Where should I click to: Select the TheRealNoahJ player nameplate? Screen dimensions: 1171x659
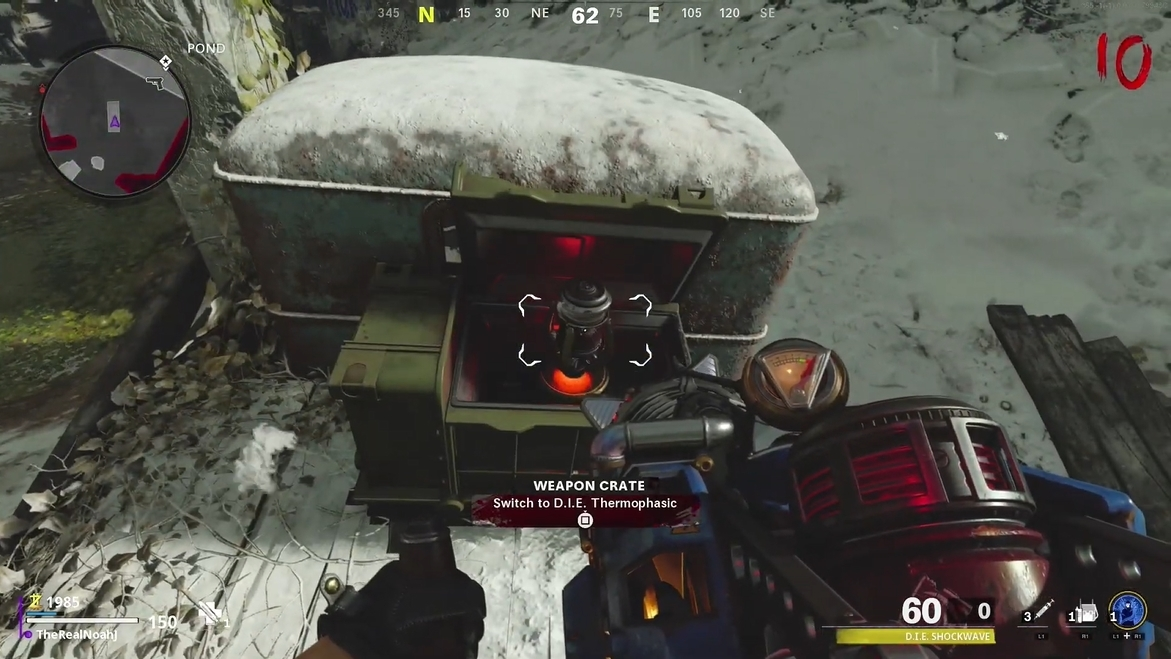pos(76,635)
